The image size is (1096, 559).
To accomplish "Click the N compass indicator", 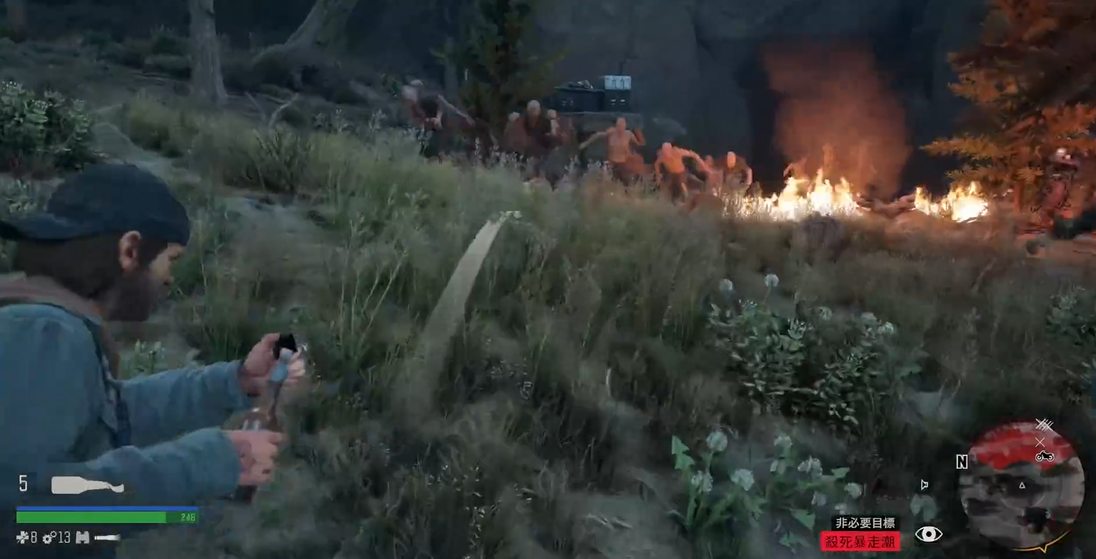I will click(961, 461).
